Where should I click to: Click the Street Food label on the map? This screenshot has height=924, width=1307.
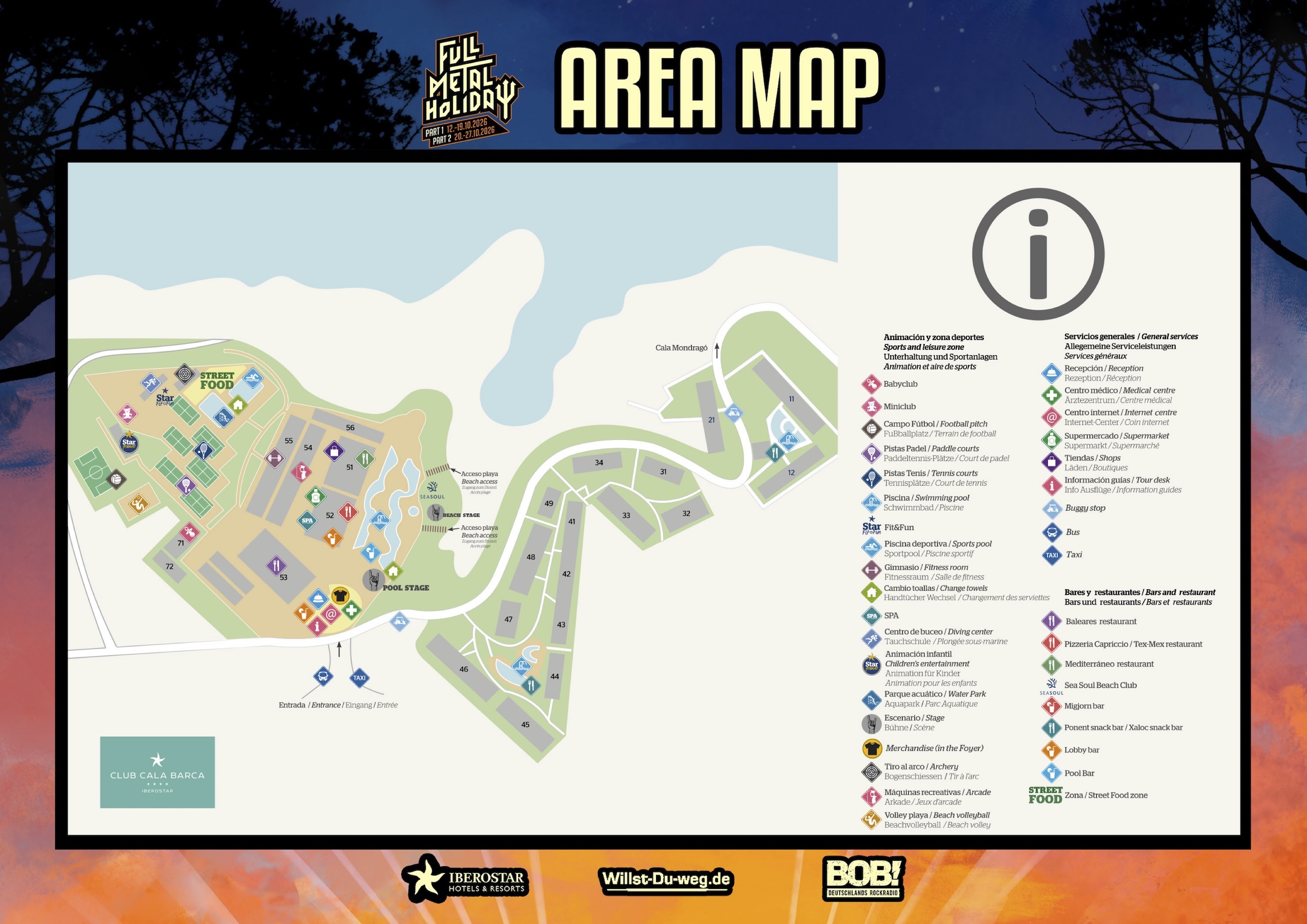point(217,380)
